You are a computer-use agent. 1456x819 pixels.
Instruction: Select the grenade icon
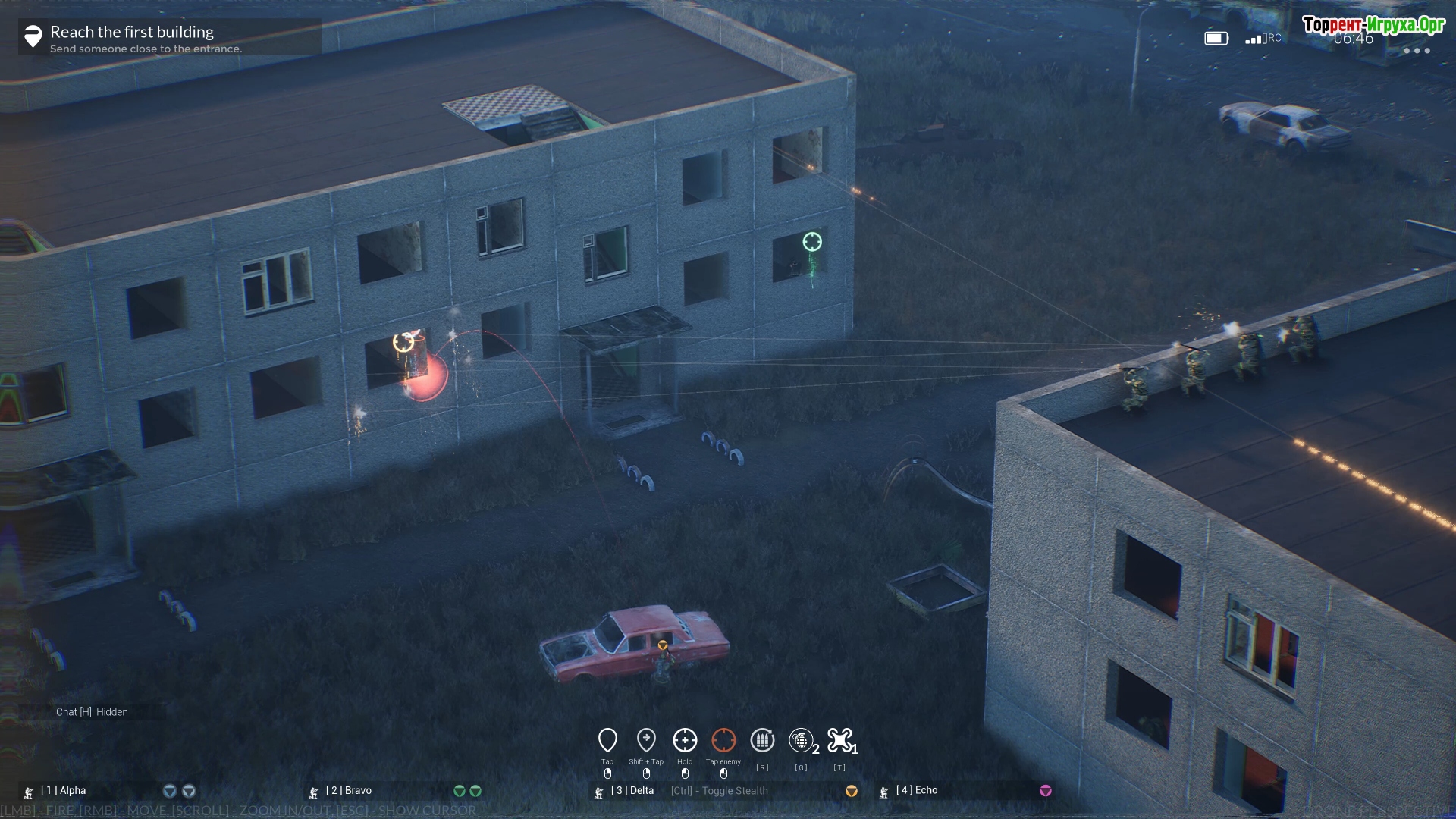801,740
